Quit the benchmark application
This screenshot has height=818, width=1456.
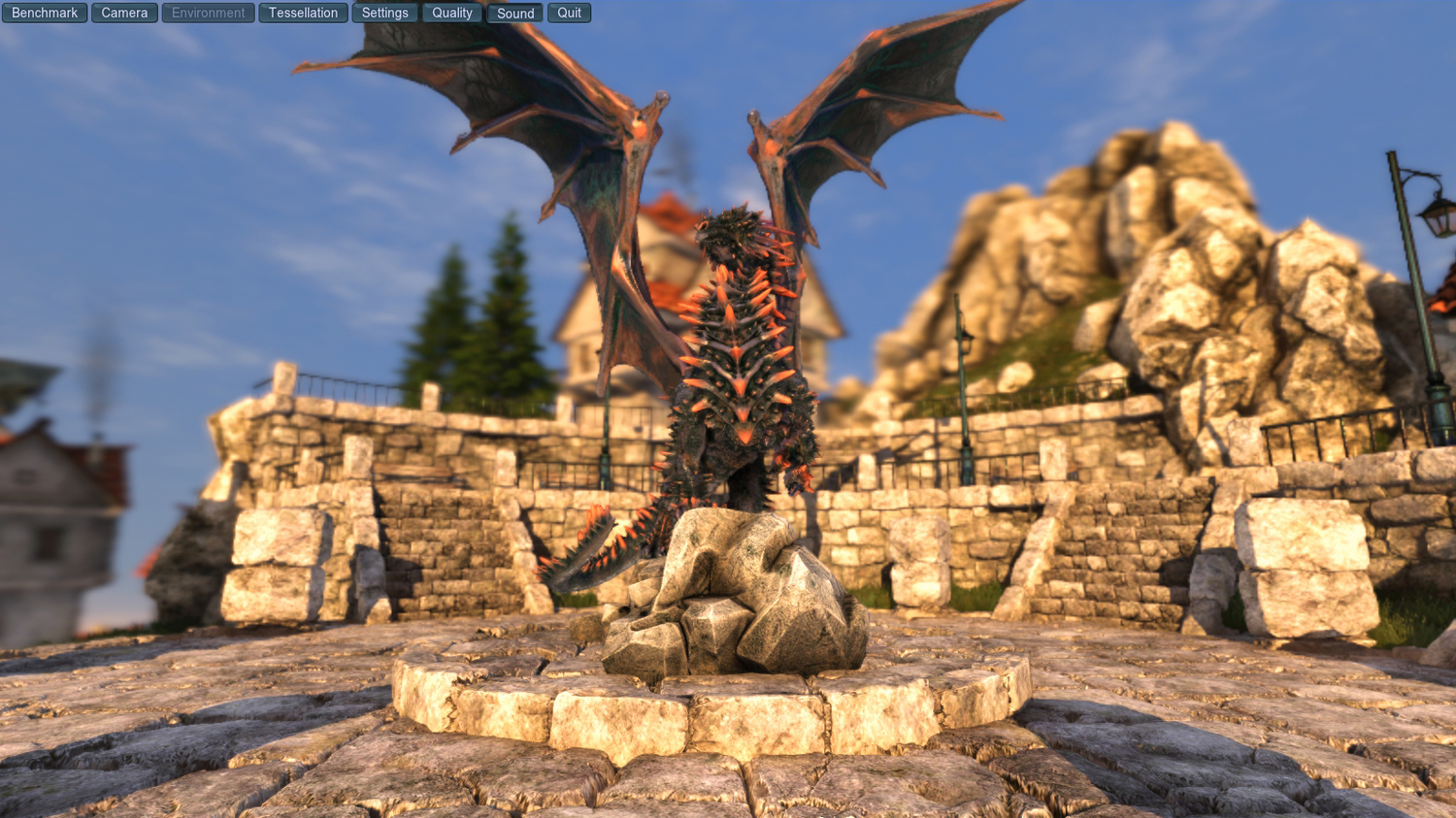pyautogui.click(x=569, y=13)
